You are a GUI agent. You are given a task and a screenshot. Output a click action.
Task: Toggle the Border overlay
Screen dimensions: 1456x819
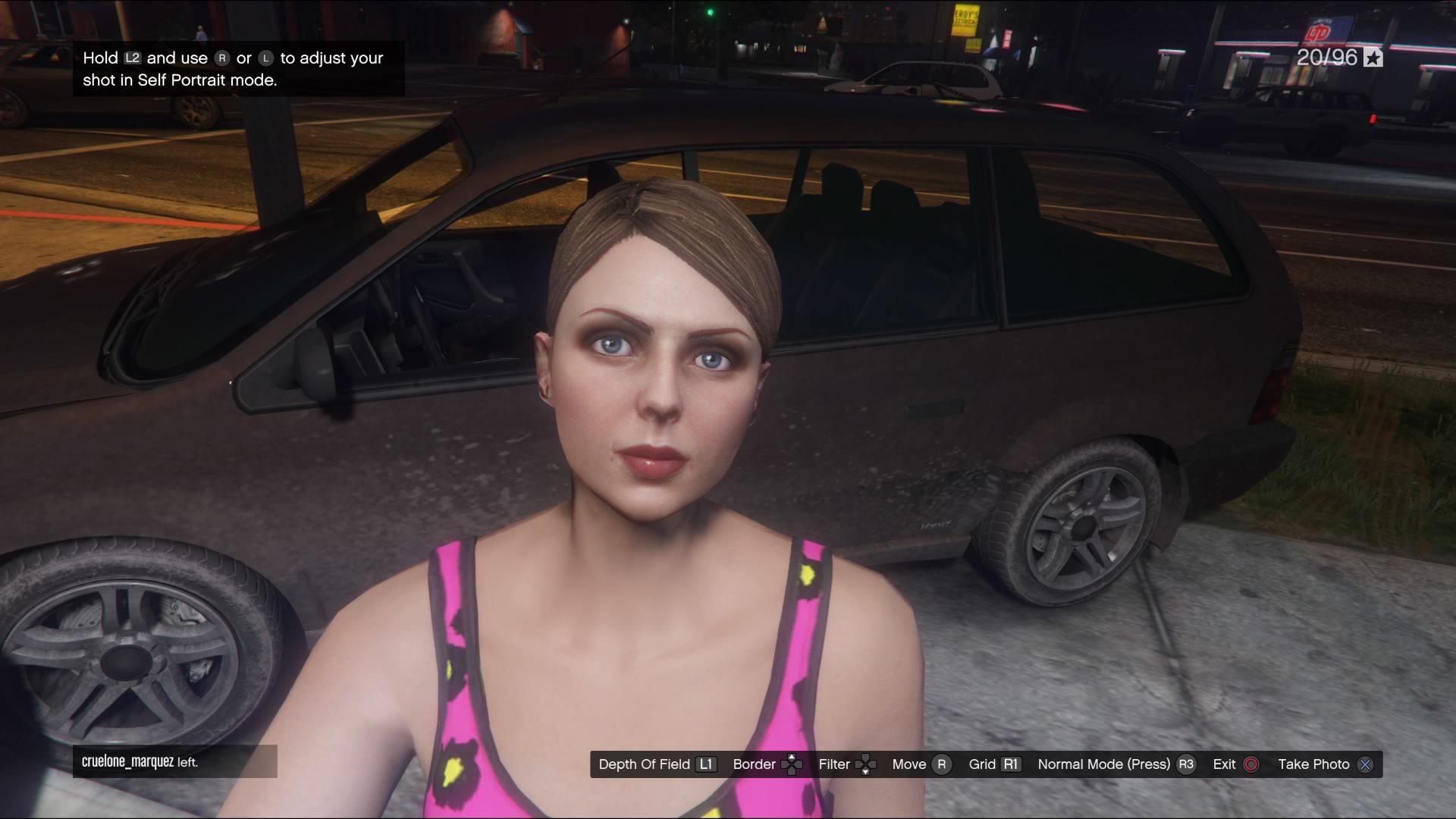tap(755, 764)
